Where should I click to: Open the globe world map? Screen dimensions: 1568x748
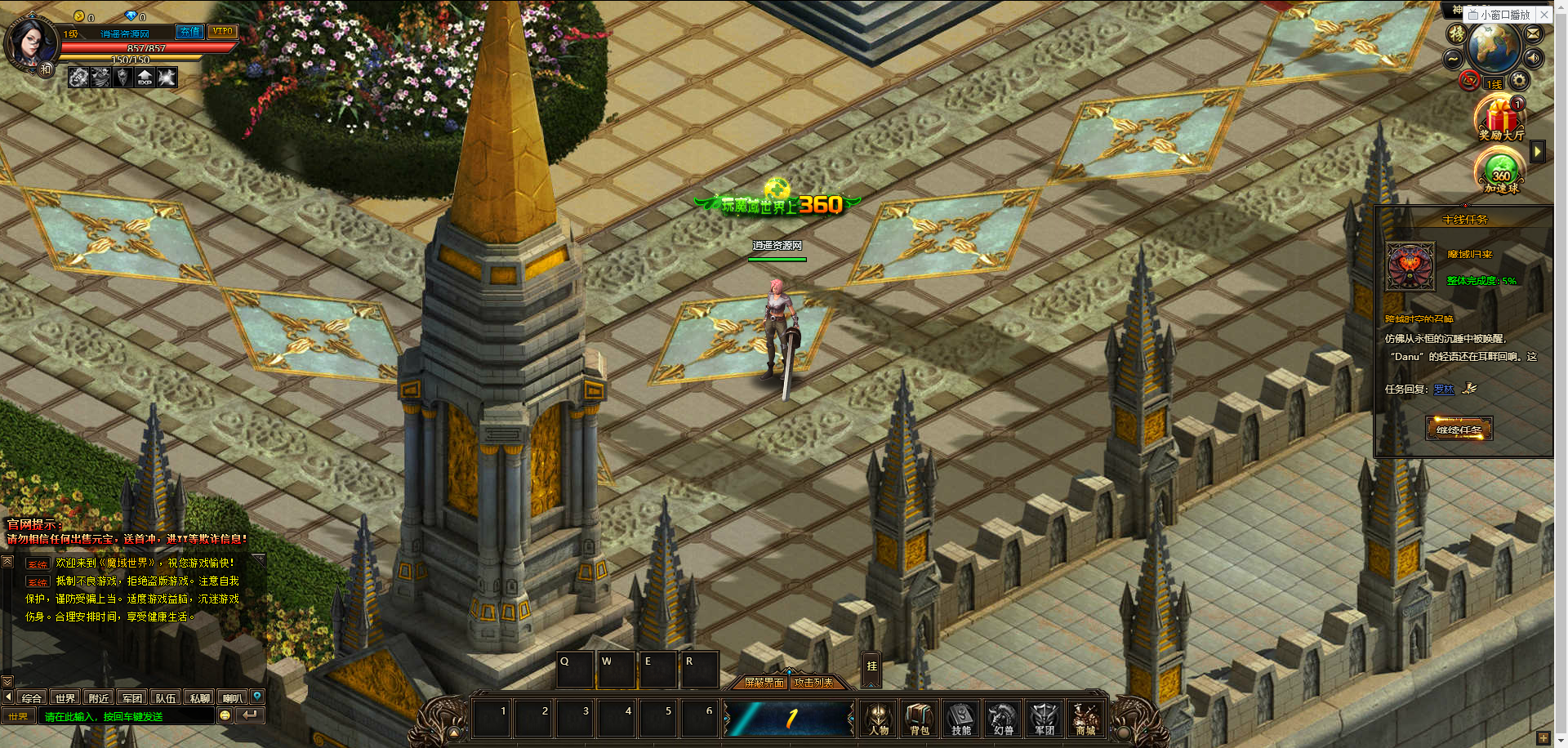point(1494,47)
